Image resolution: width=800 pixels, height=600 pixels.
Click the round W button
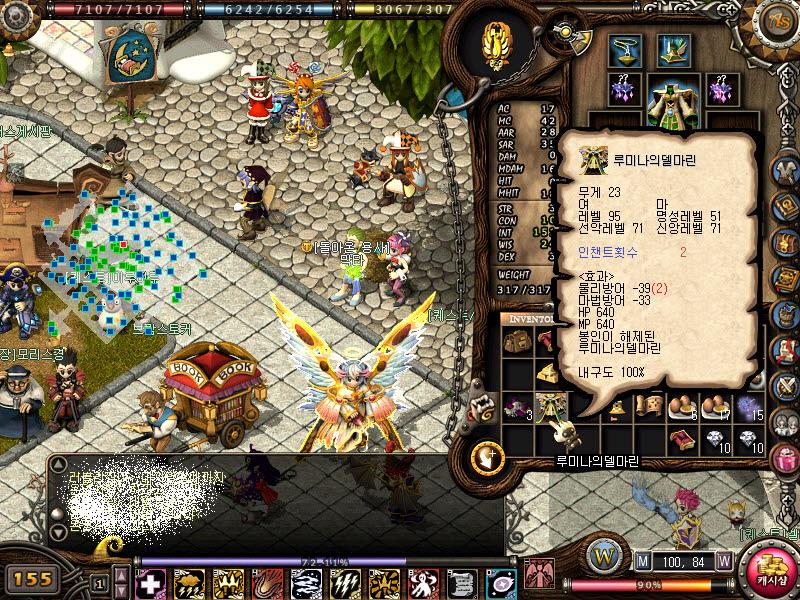[x=603, y=553]
